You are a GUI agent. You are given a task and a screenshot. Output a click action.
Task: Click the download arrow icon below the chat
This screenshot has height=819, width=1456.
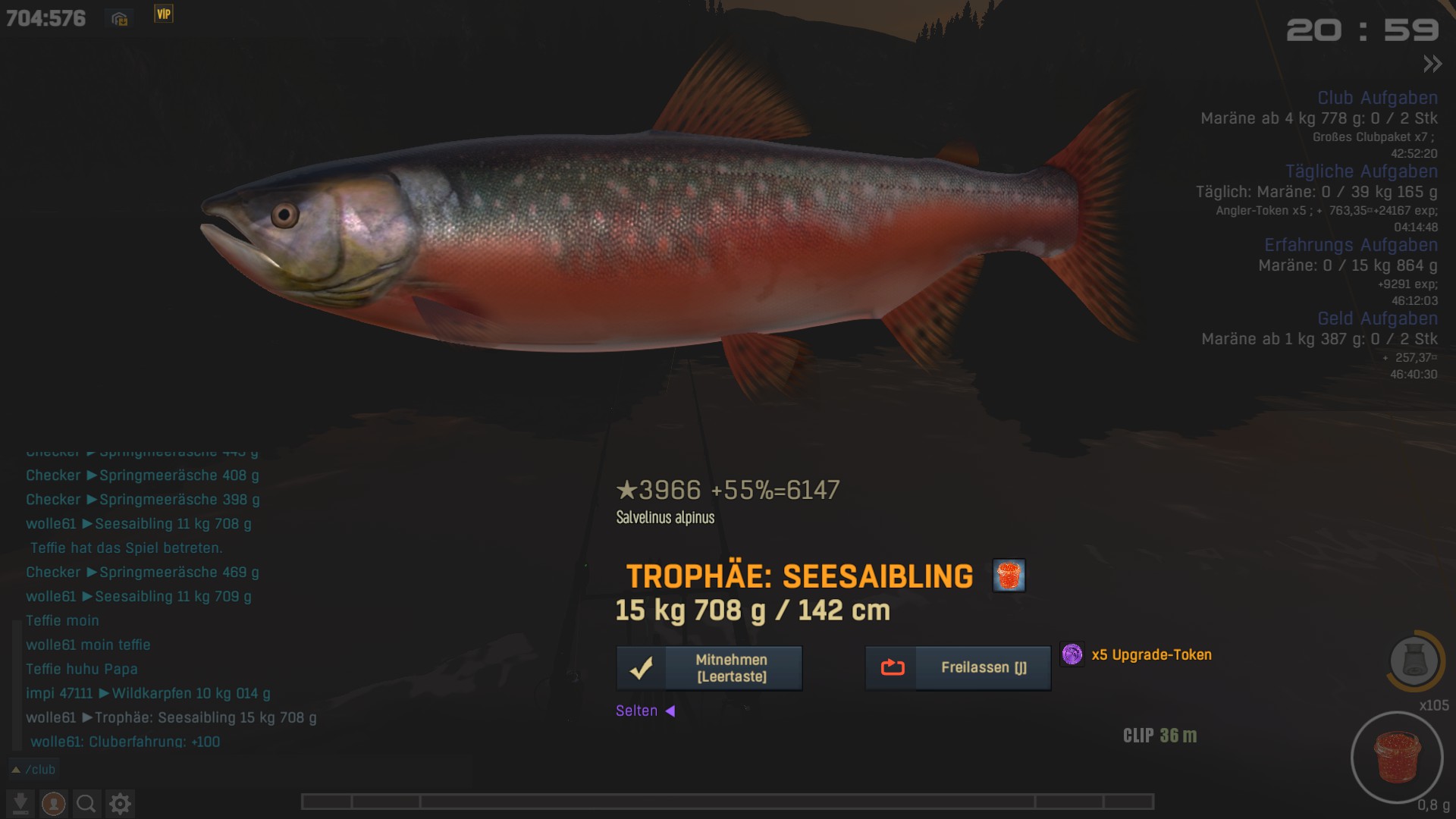[x=20, y=803]
